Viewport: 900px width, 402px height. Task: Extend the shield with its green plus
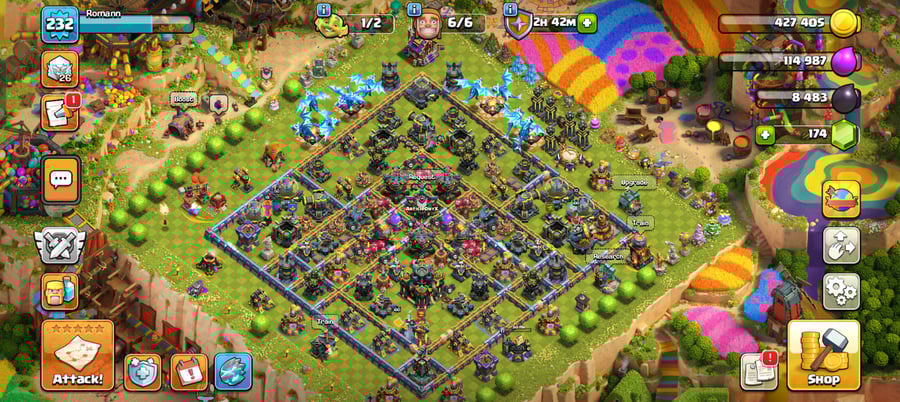586,23
